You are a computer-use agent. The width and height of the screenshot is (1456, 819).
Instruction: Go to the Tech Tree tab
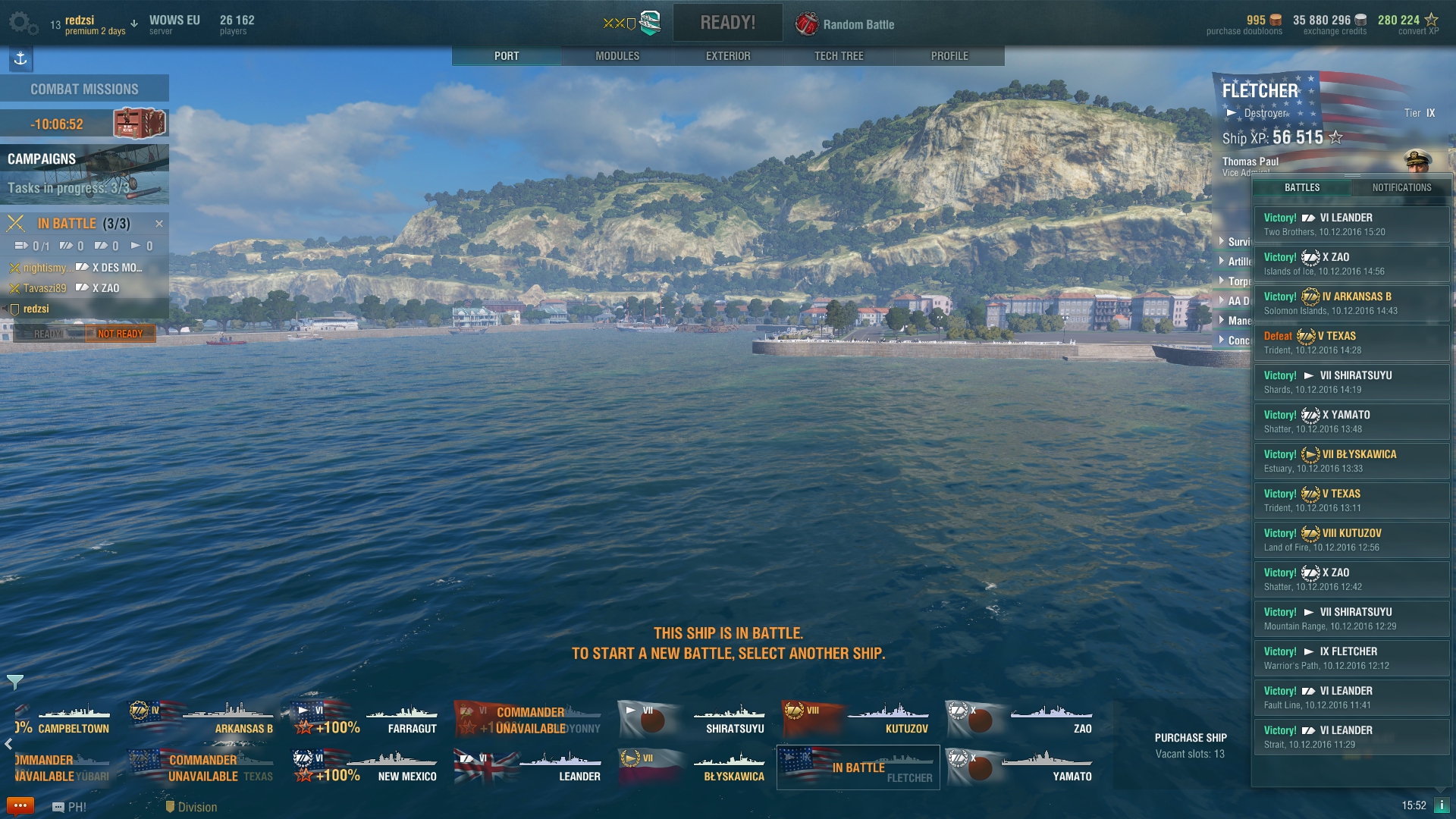coord(839,56)
